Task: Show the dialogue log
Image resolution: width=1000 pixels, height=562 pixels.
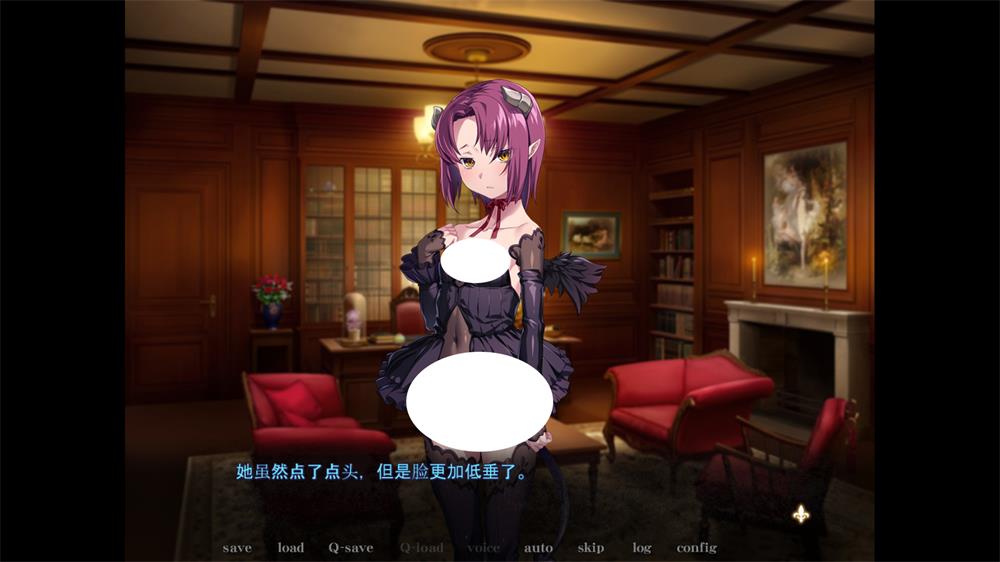Action: point(641,548)
